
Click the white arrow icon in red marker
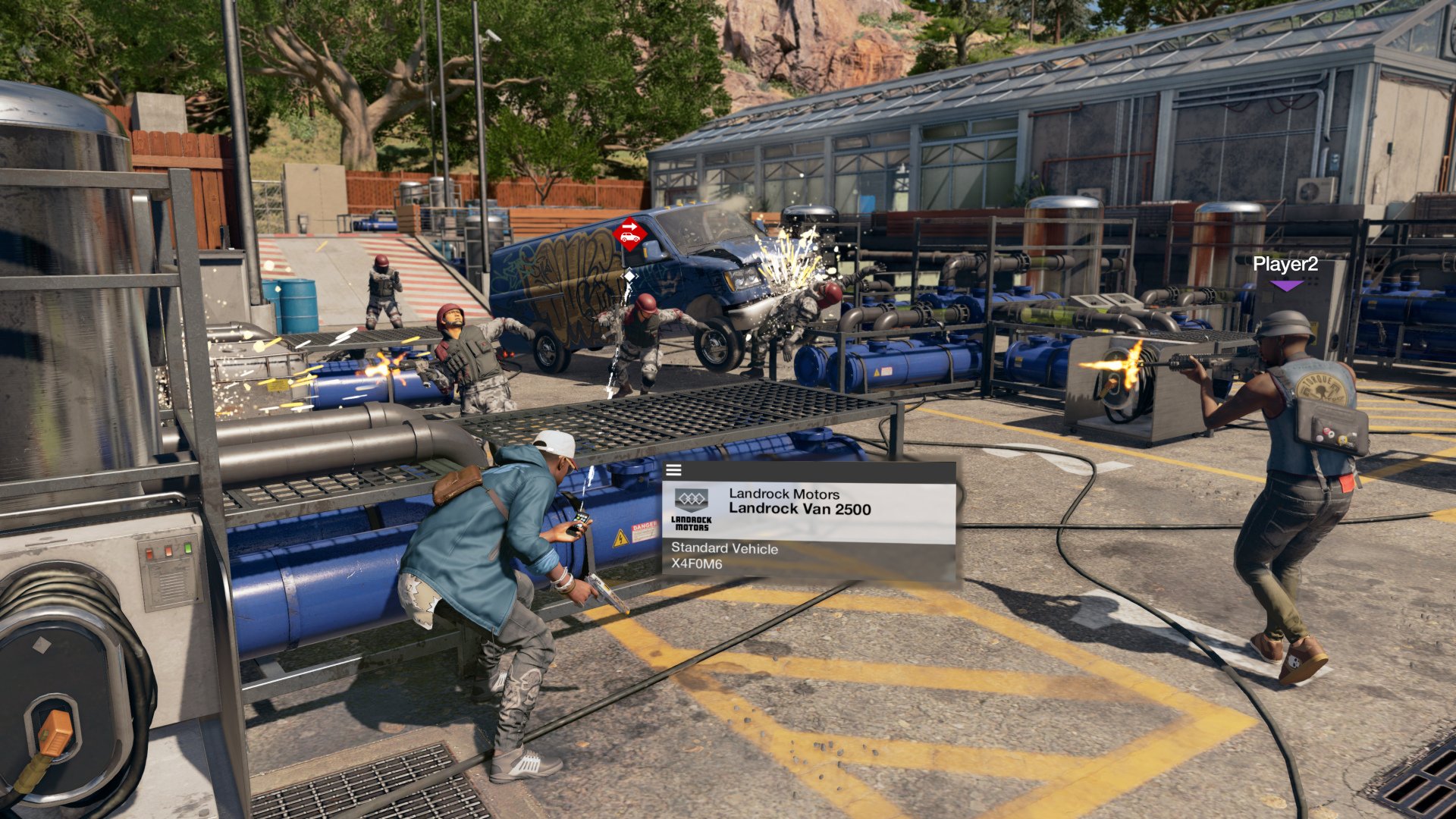[x=629, y=226]
